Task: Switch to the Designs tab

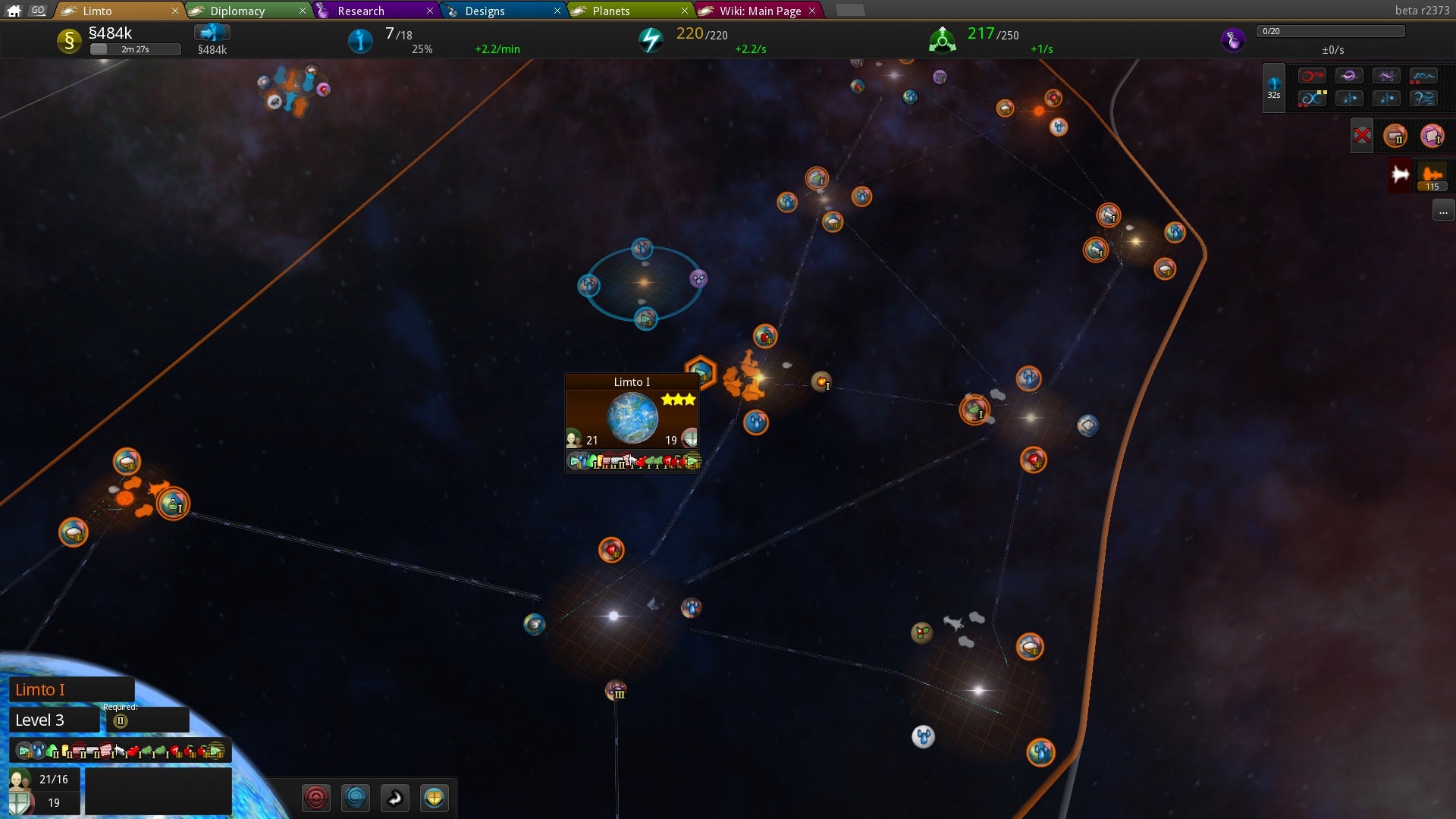Action: pyautogui.click(x=485, y=11)
